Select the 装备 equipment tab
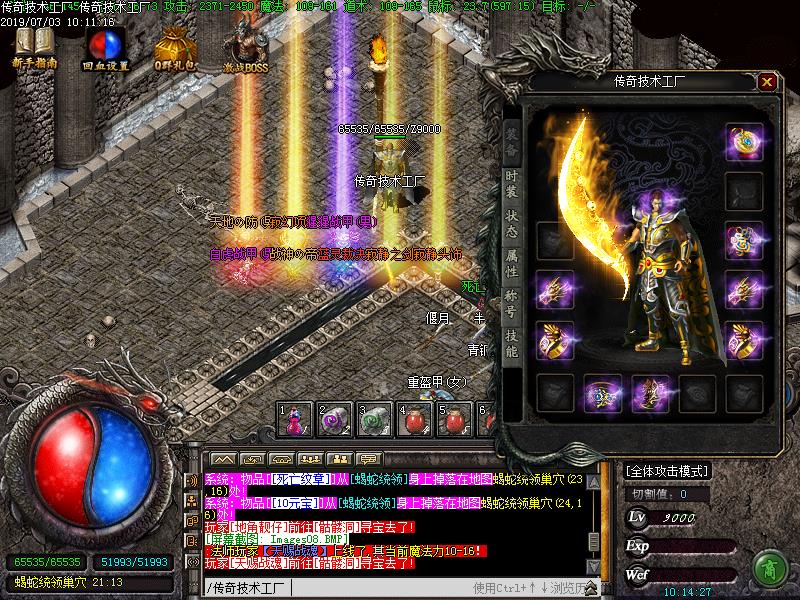The width and height of the screenshot is (800, 600). (511, 140)
